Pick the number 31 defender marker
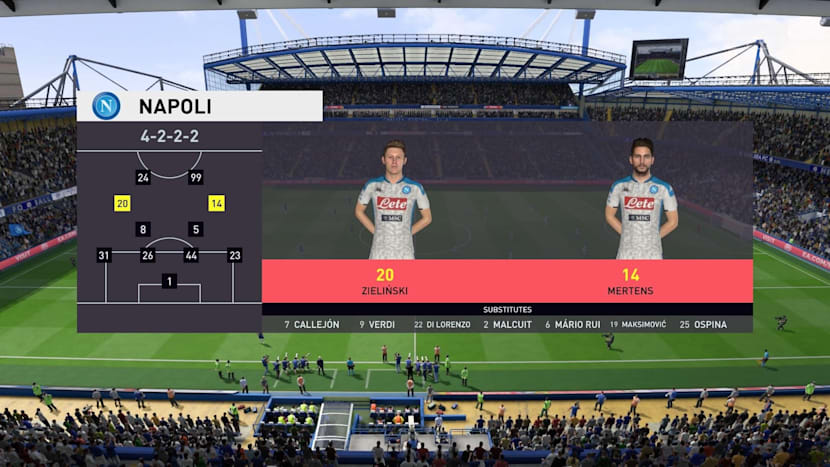 click(103, 255)
